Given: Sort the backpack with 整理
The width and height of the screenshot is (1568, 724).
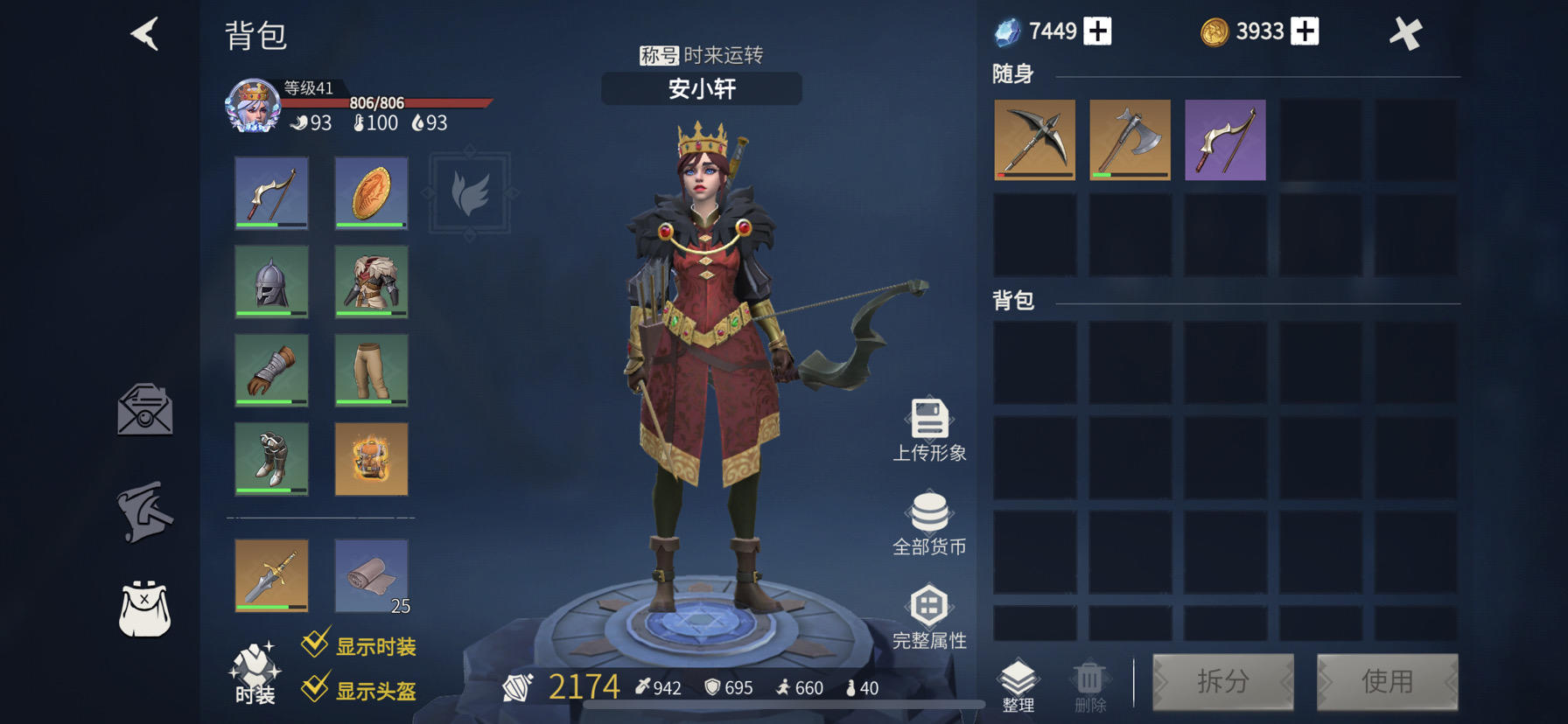Looking at the screenshot, I should click(x=1018, y=686).
